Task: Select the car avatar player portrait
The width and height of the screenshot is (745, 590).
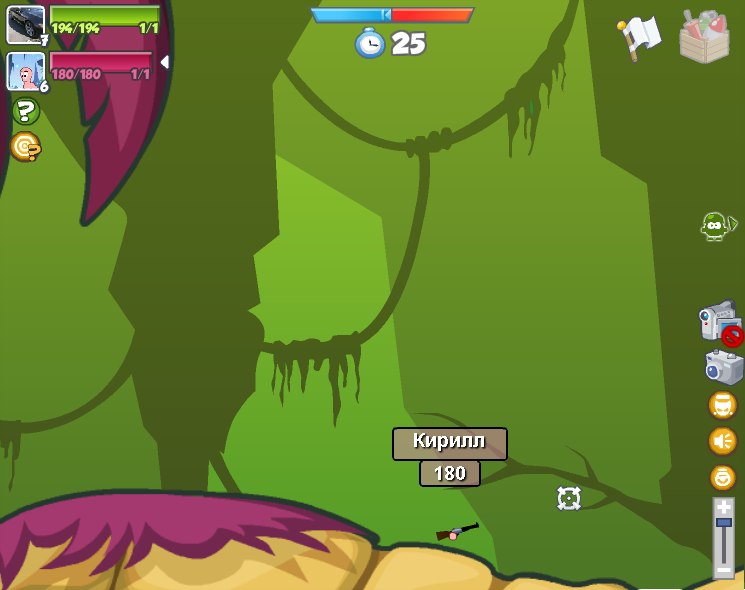Action: coord(26,25)
